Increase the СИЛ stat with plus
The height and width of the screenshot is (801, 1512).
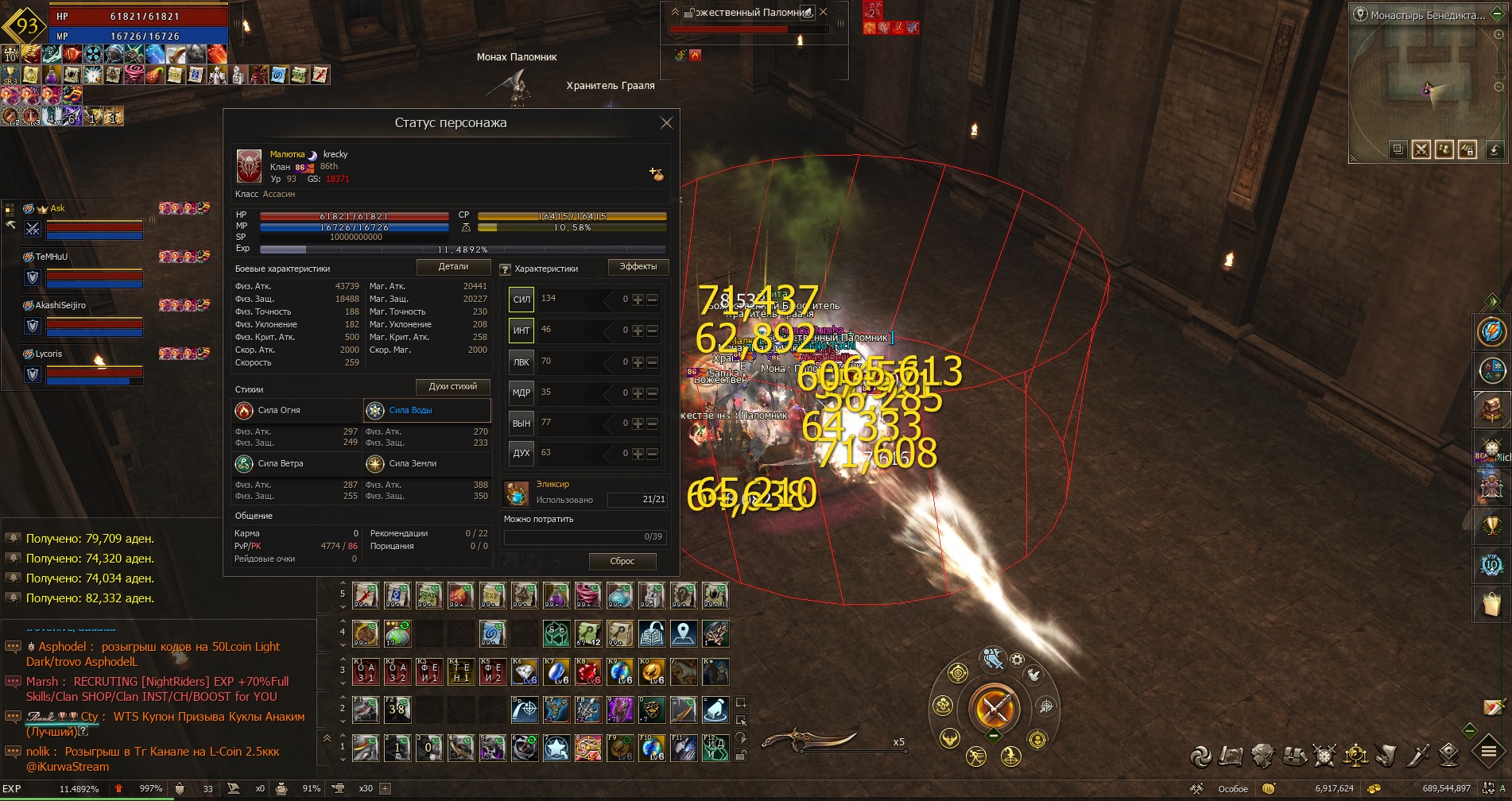(638, 300)
